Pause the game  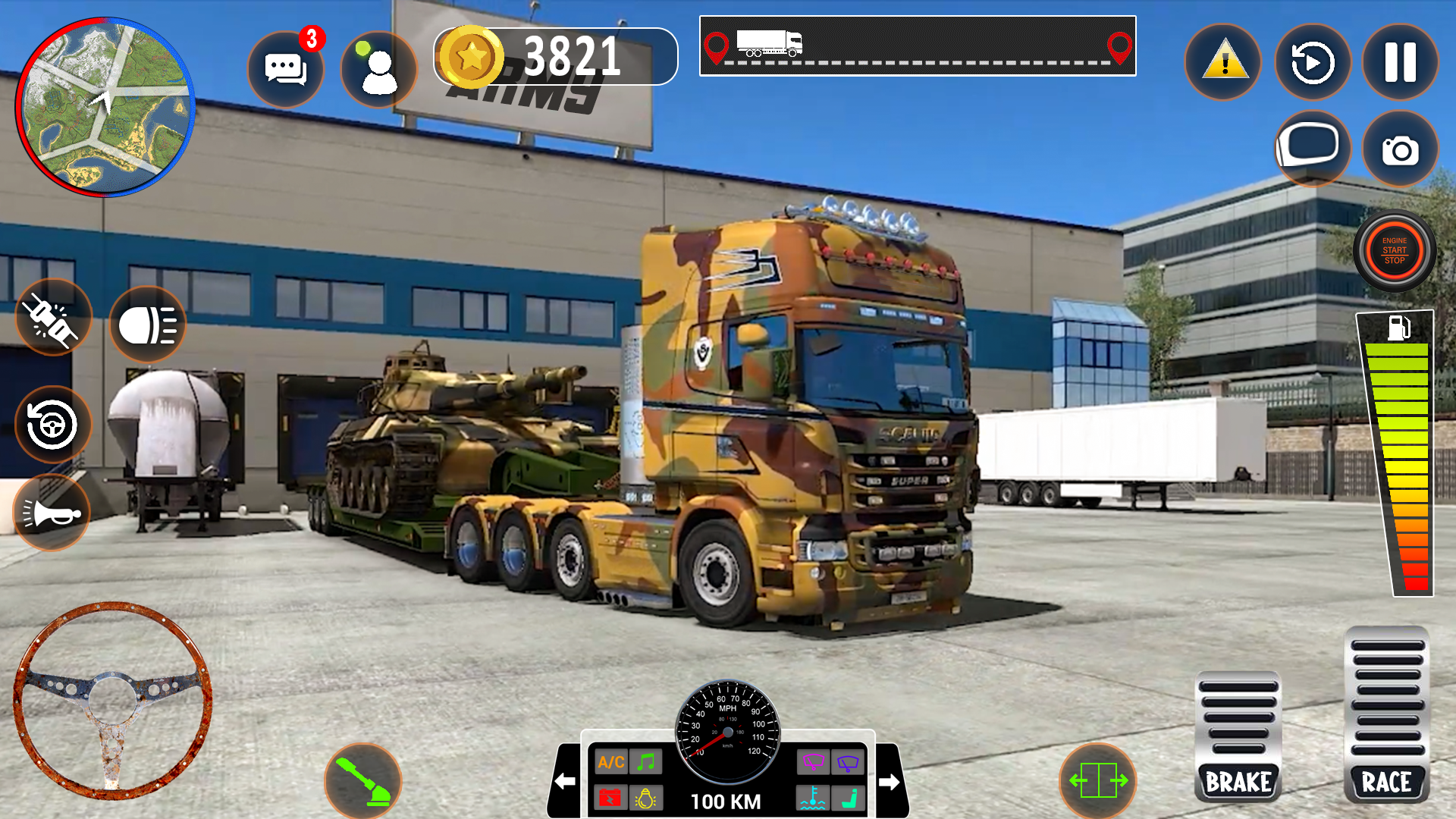(x=1400, y=62)
